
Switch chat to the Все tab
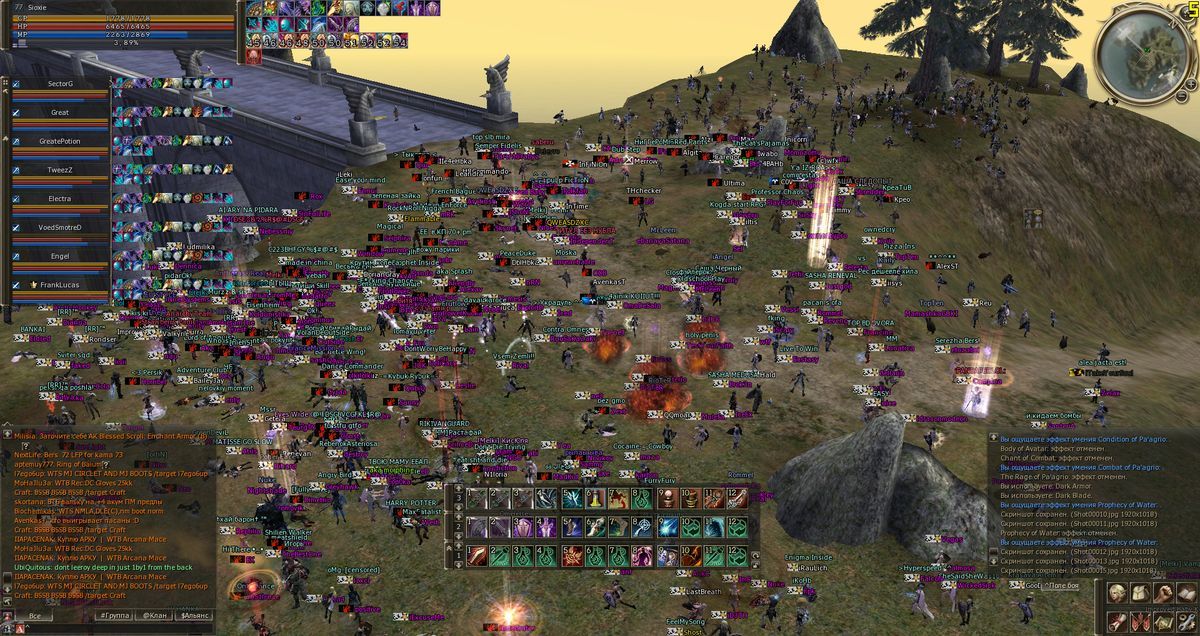[x=35, y=616]
